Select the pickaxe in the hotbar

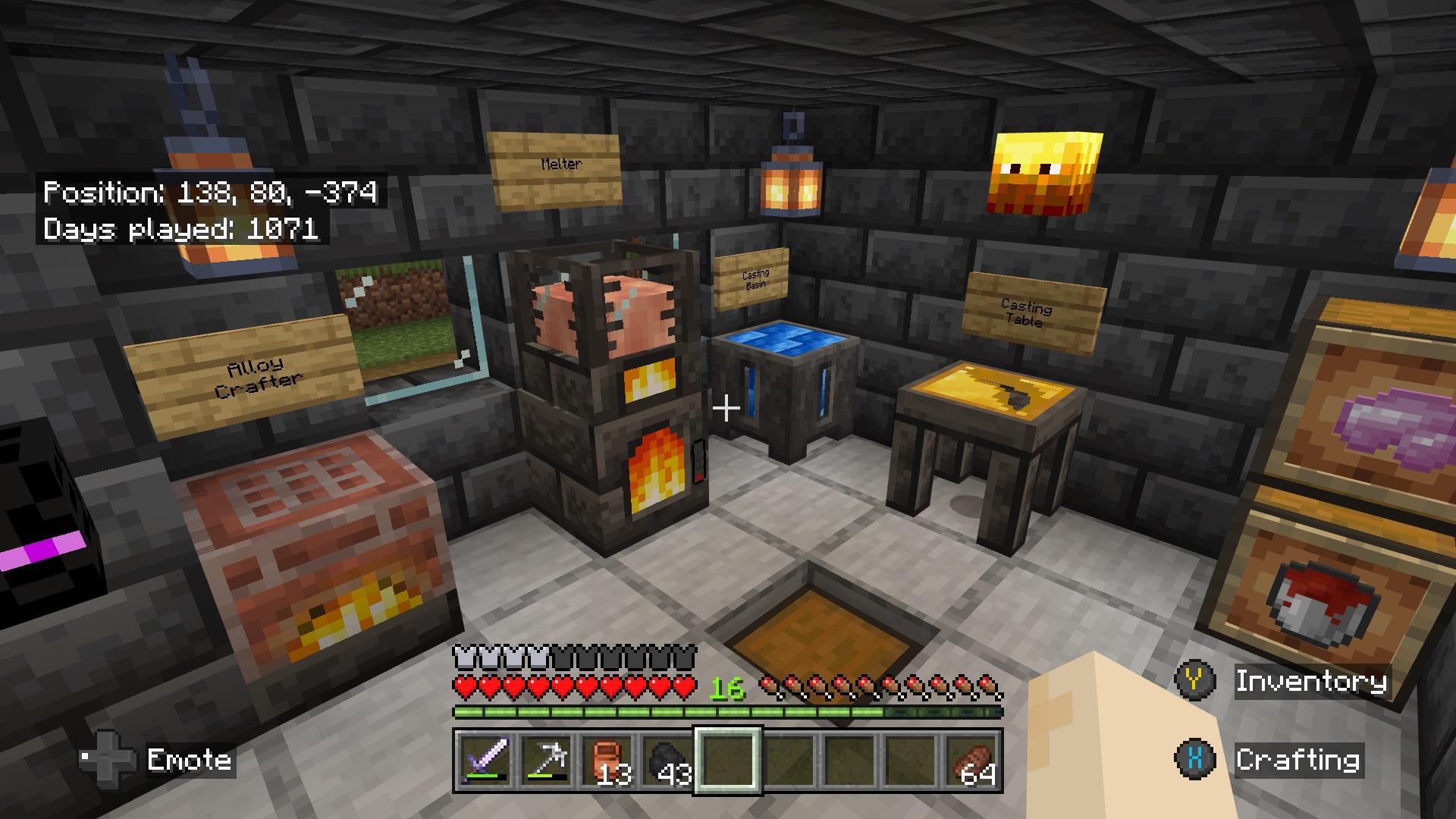coord(547,761)
